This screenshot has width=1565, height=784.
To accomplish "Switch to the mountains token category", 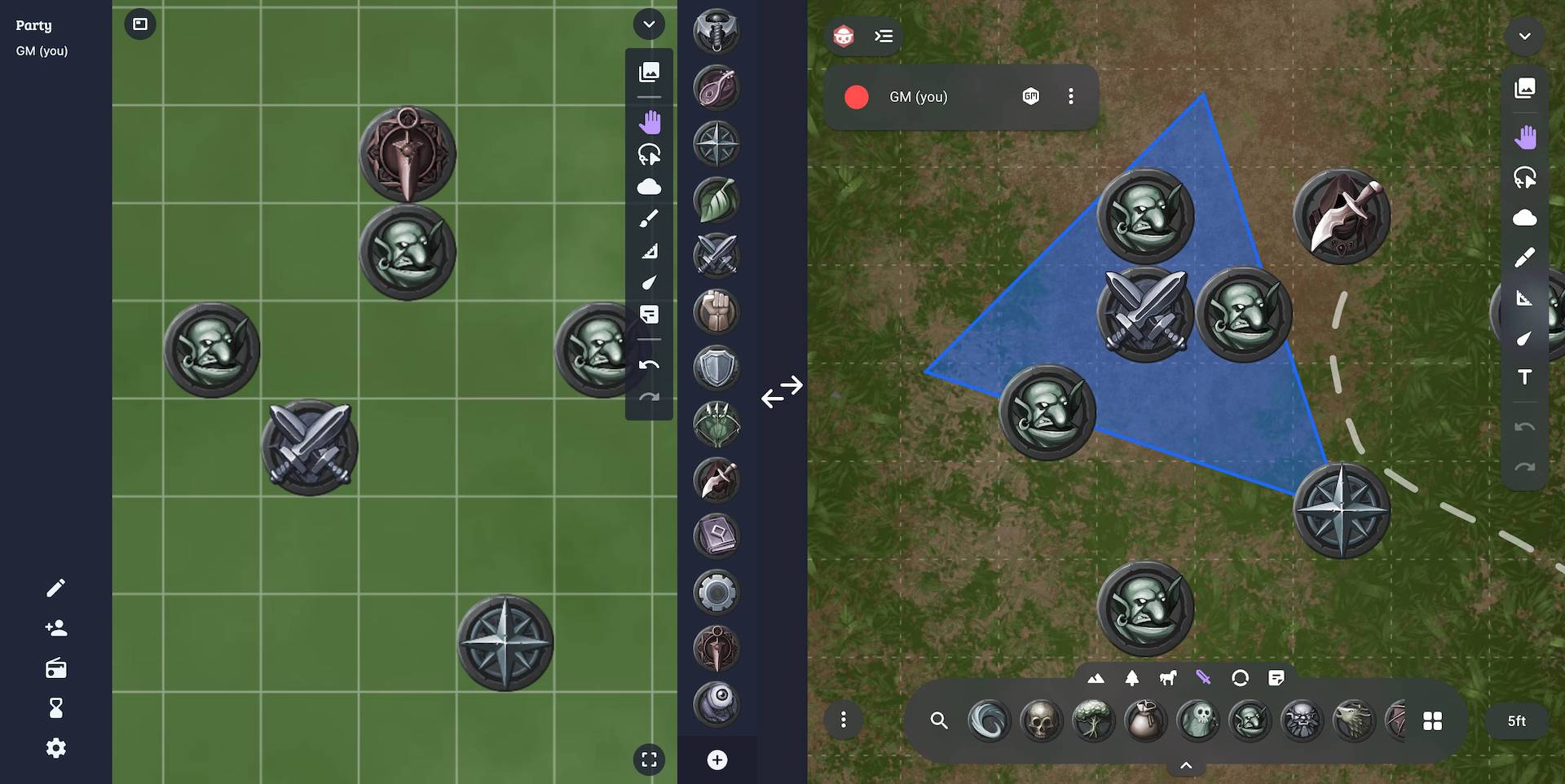I will (1095, 677).
